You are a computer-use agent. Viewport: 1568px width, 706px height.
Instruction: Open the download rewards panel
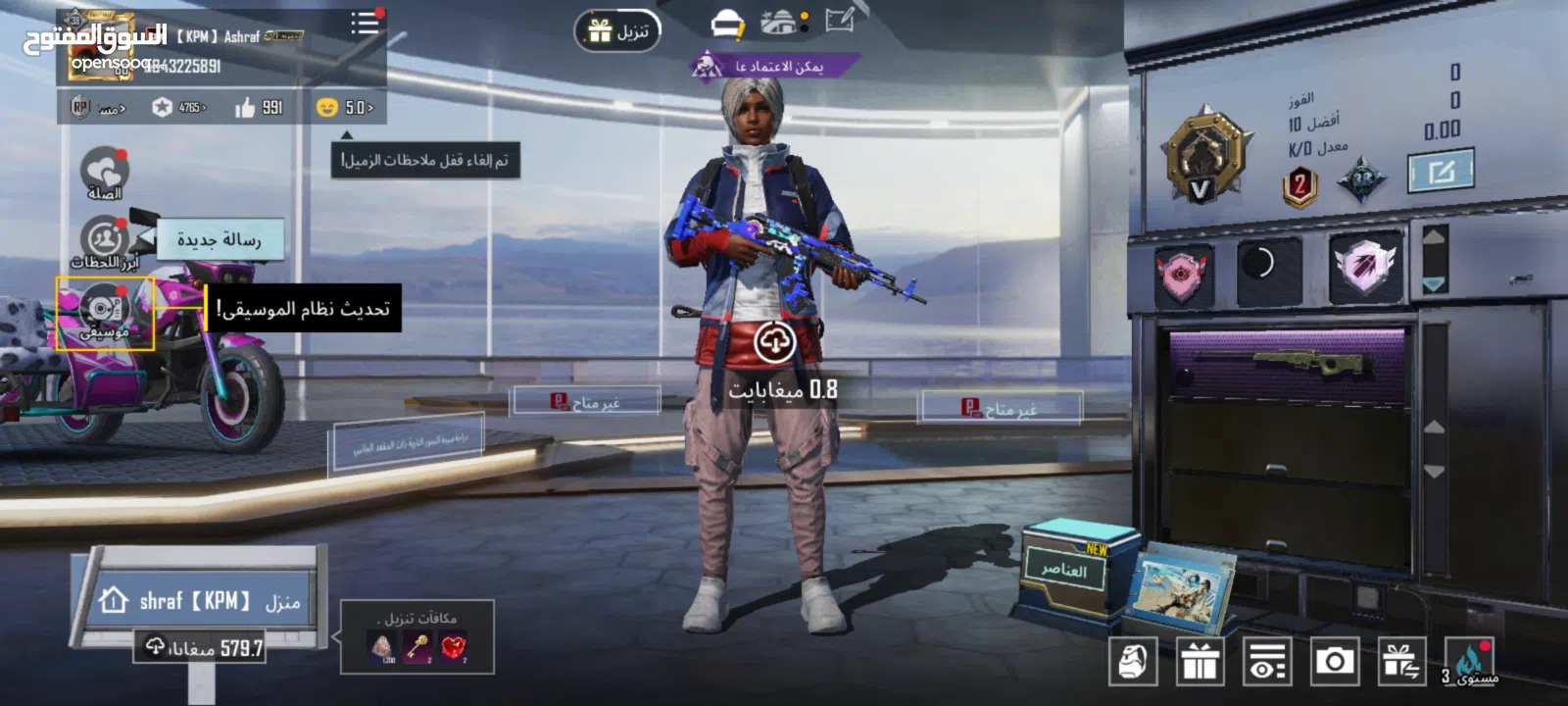coord(416,637)
